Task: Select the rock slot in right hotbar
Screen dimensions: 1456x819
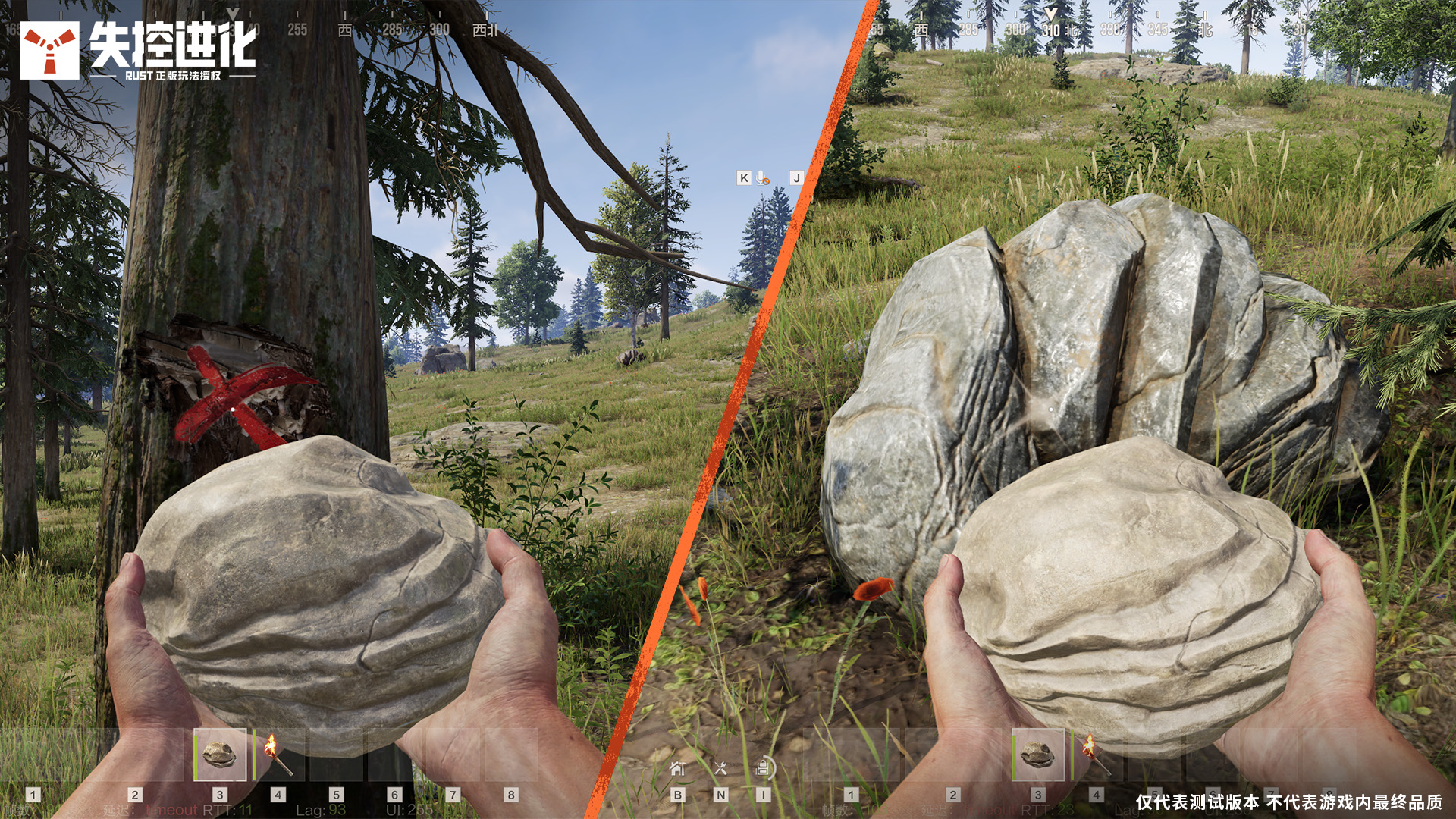Action: [1038, 755]
